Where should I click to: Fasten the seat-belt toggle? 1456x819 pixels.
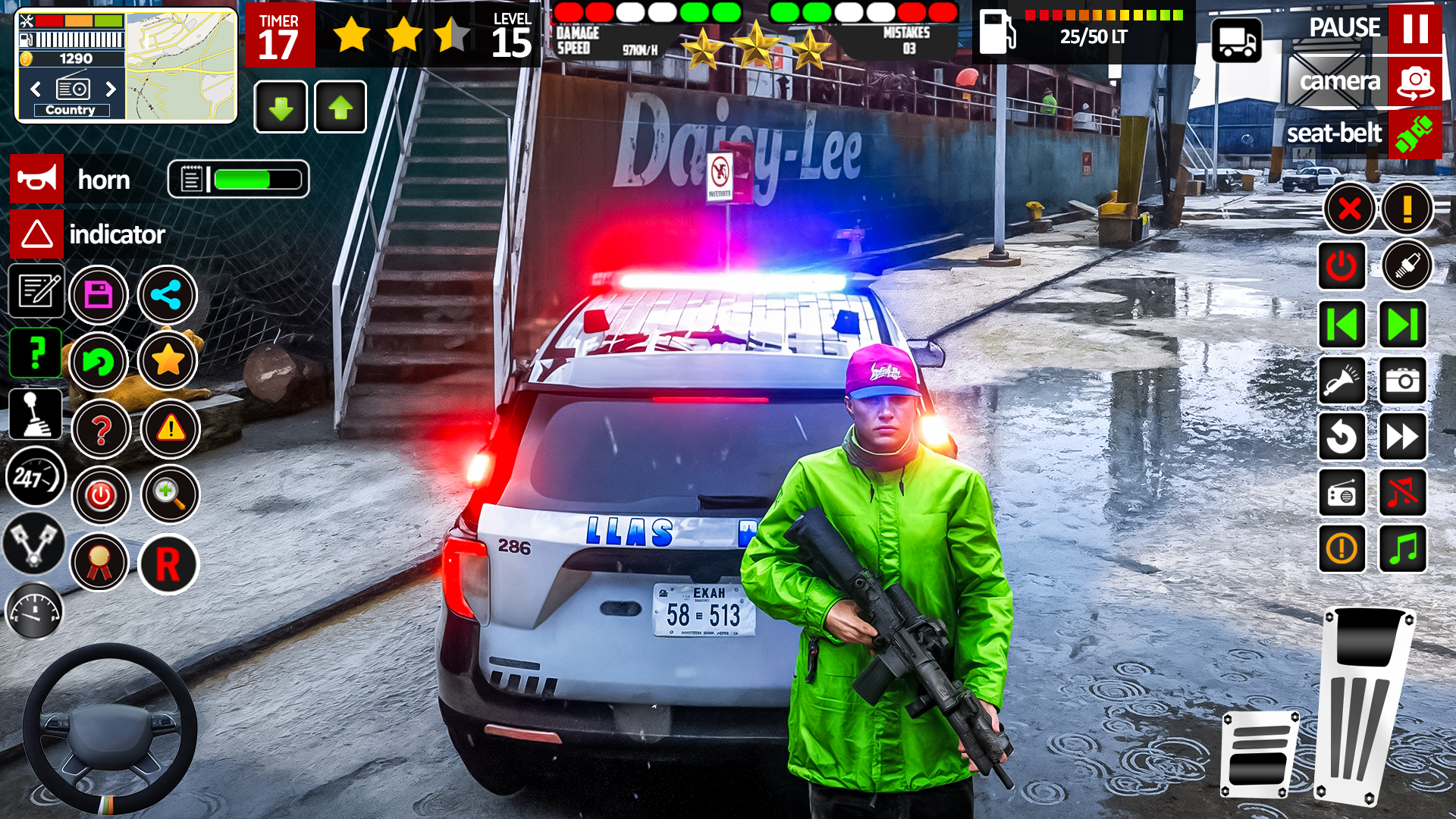click(x=1414, y=134)
